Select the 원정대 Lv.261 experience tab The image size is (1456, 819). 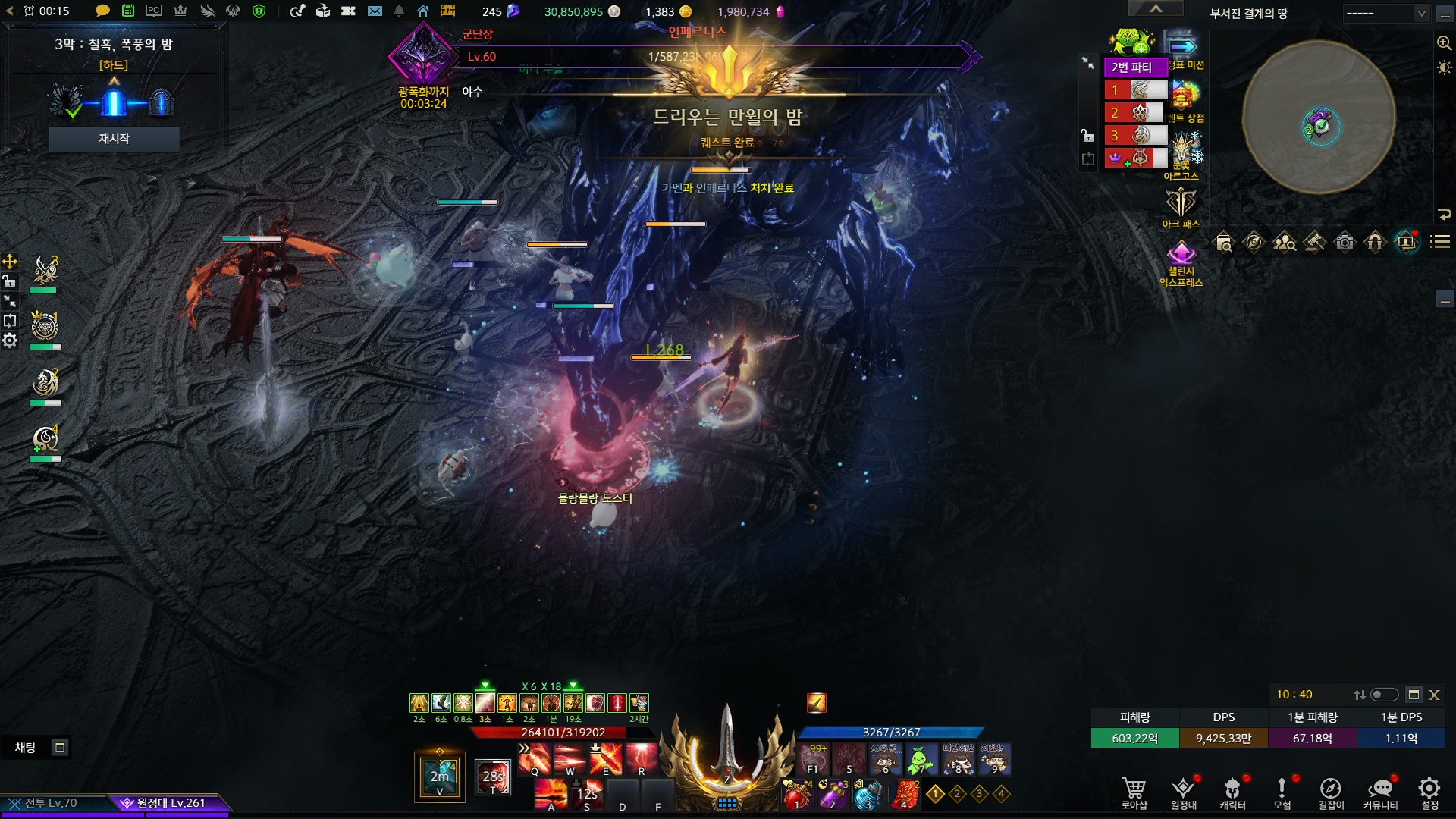point(168,803)
